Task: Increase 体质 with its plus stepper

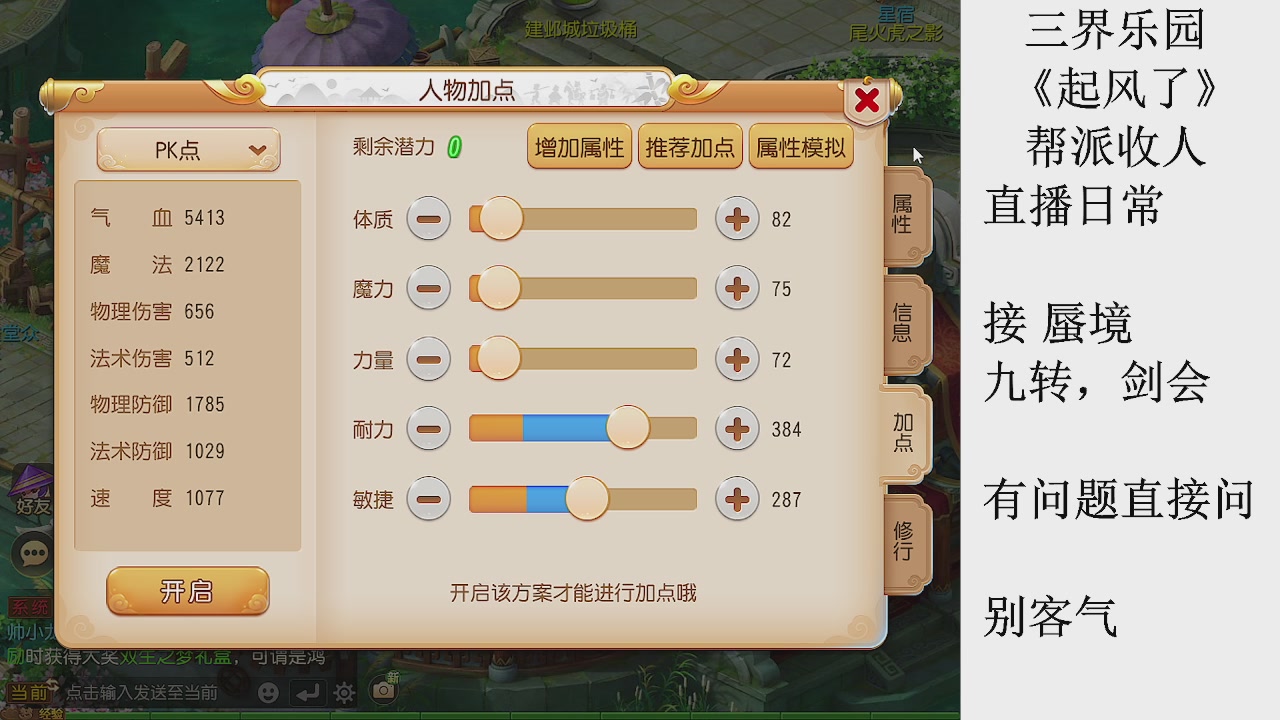Action: 737,219
